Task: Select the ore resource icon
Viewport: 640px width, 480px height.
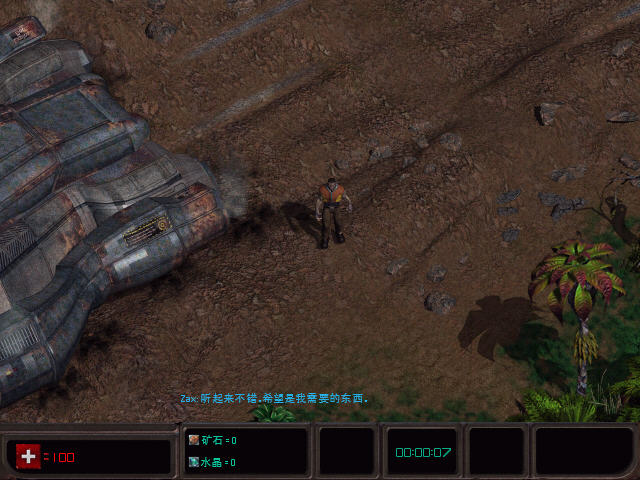Action: 194,440
